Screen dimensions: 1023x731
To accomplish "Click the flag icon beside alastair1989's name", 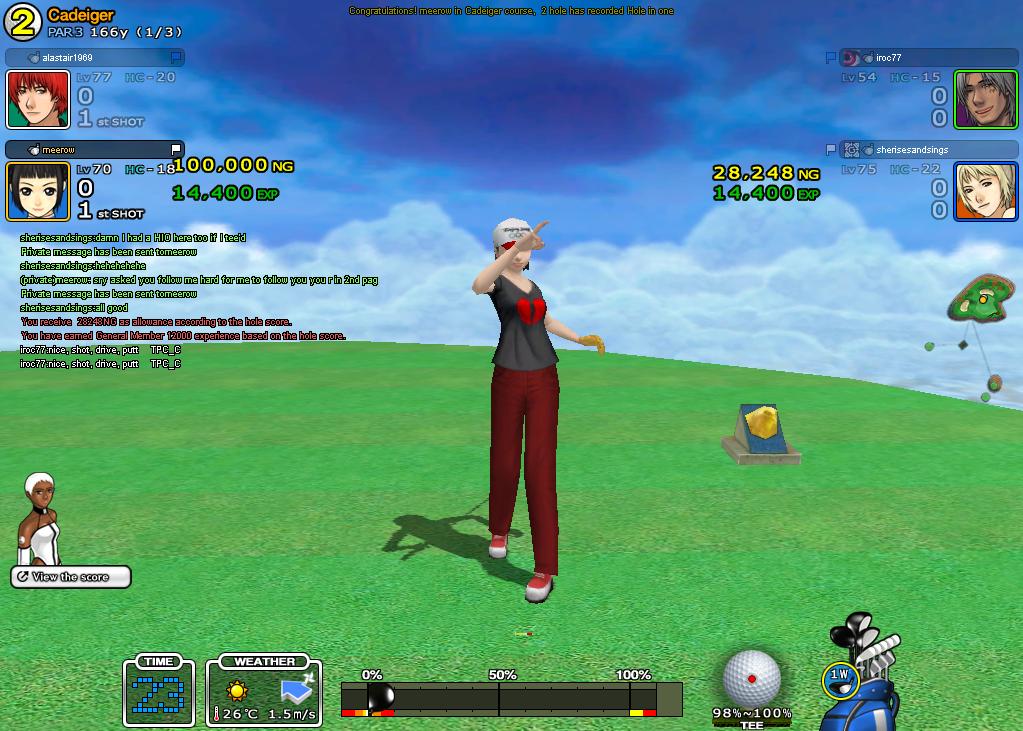I will pos(176,58).
